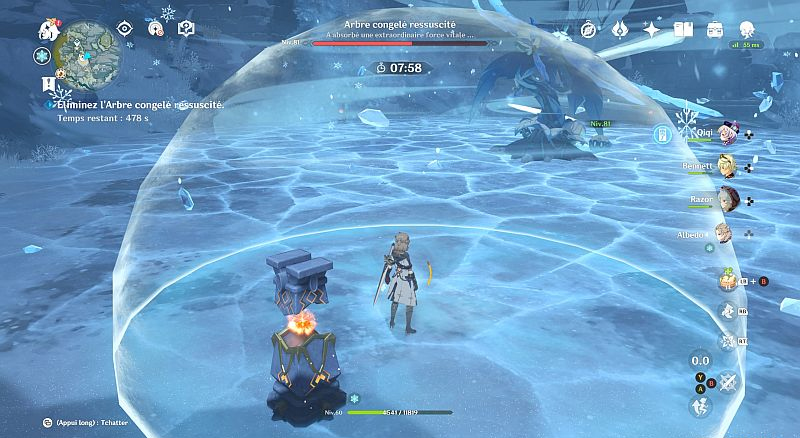Screen dimensions: 800x438
Task: Toggle the eye-shaped elemental sight icon
Action: tap(125, 28)
